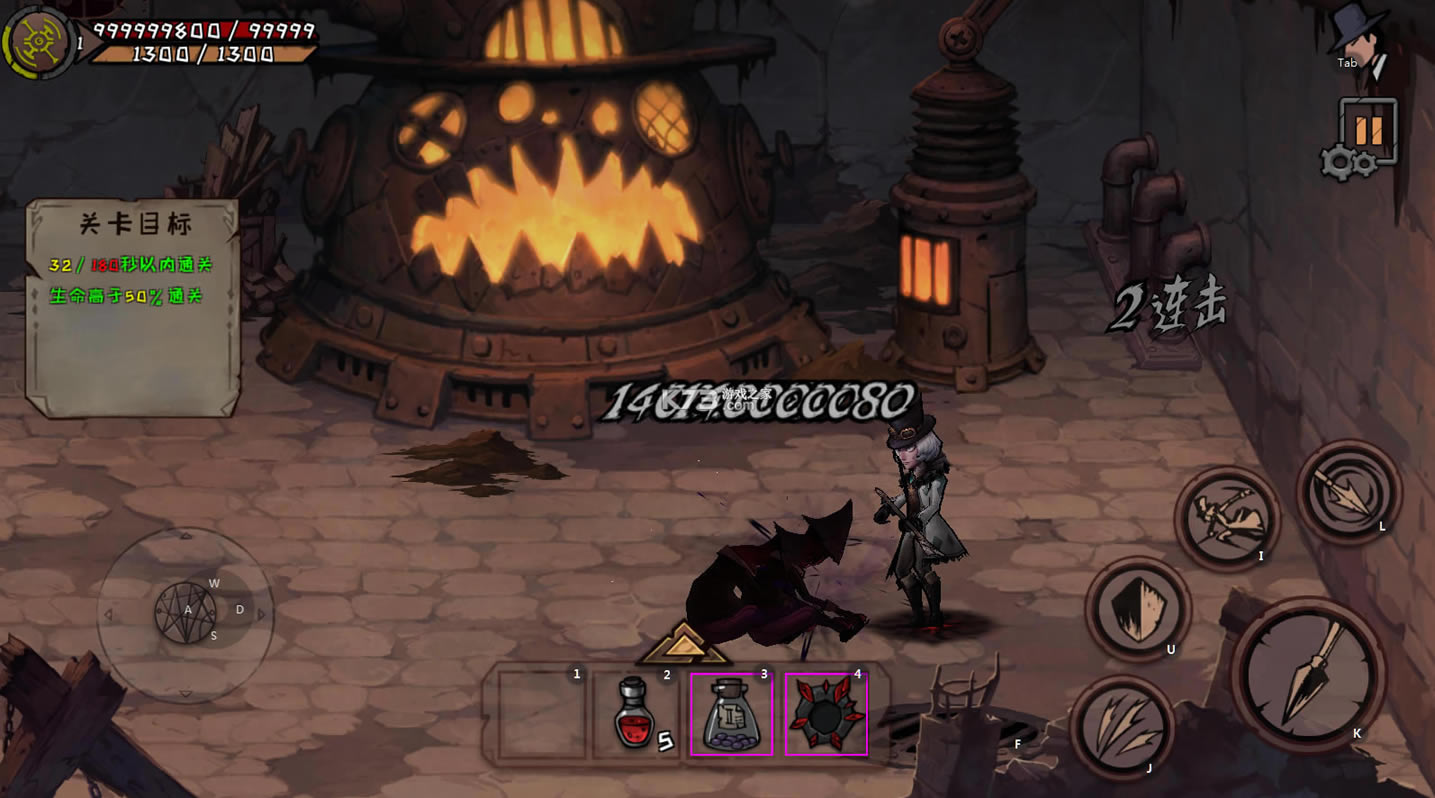The height and width of the screenshot is (798, 1435).
Task: Pause the game with the pause button
Action: [x=1372, y=130]
